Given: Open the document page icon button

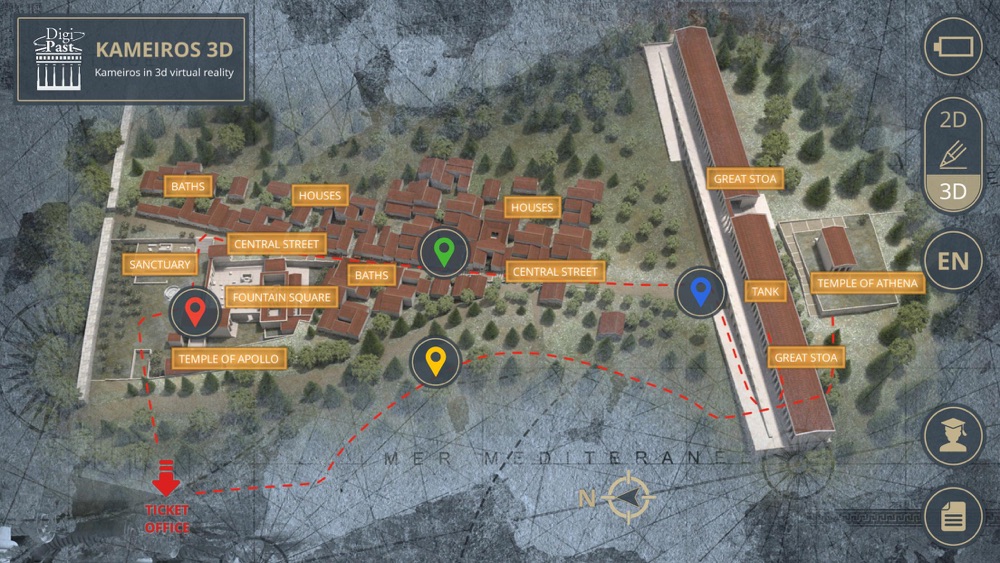Looking at the screenshot, I should 952,516.
